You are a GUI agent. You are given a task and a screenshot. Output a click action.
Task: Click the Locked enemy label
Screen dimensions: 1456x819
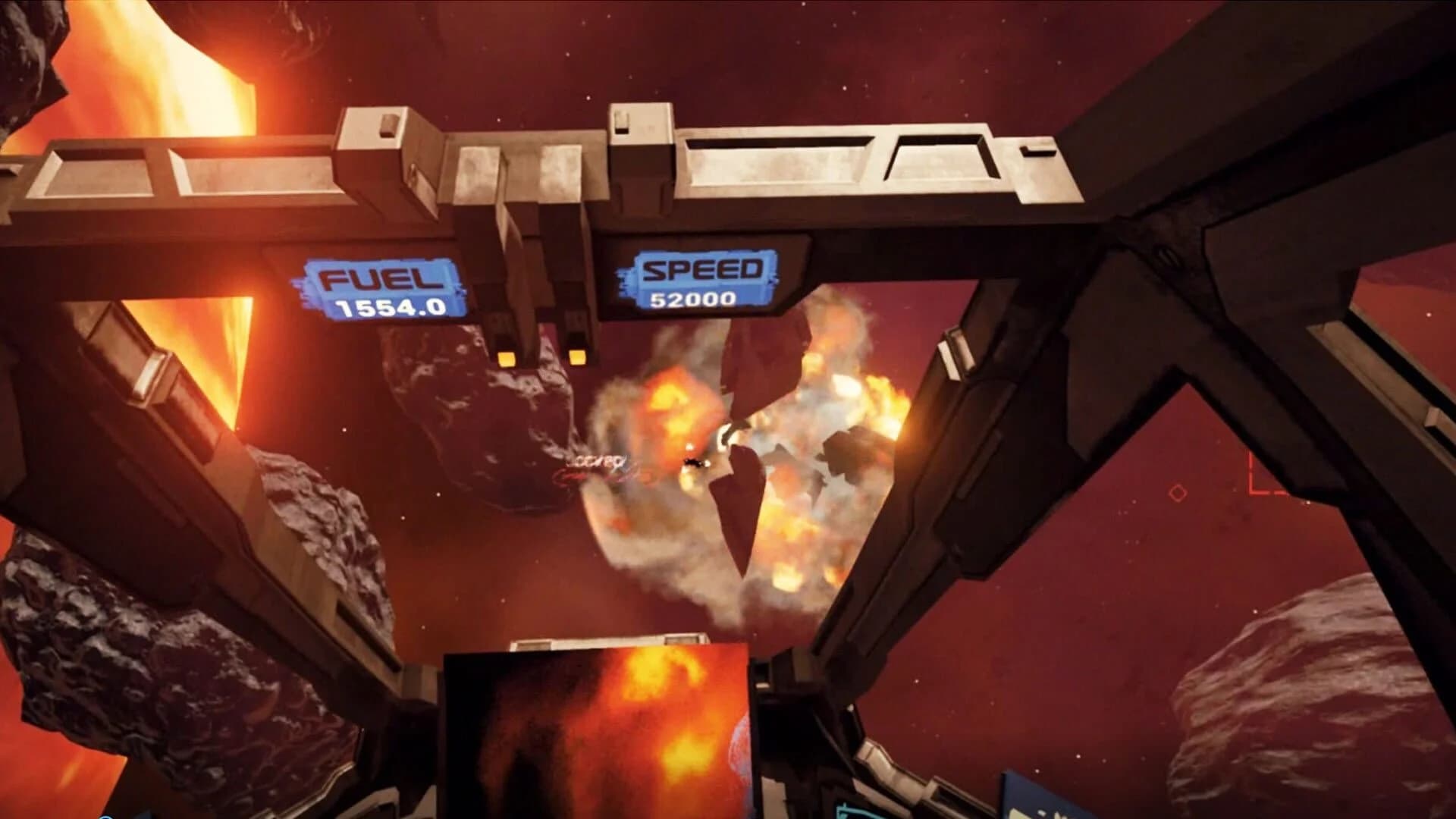coord(595,460)
